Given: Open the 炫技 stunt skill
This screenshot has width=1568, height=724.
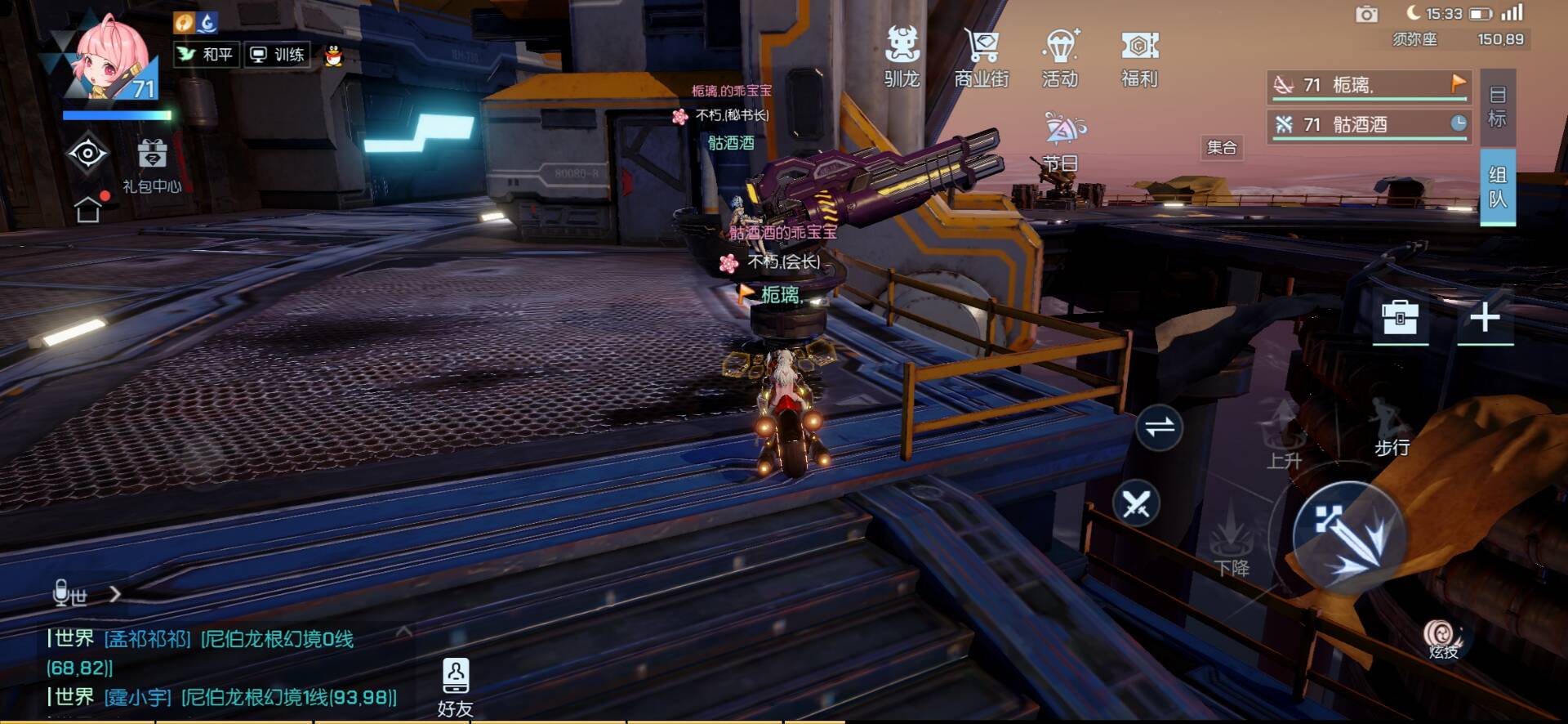Looking at the screenshot, I should coord(1443,639).
